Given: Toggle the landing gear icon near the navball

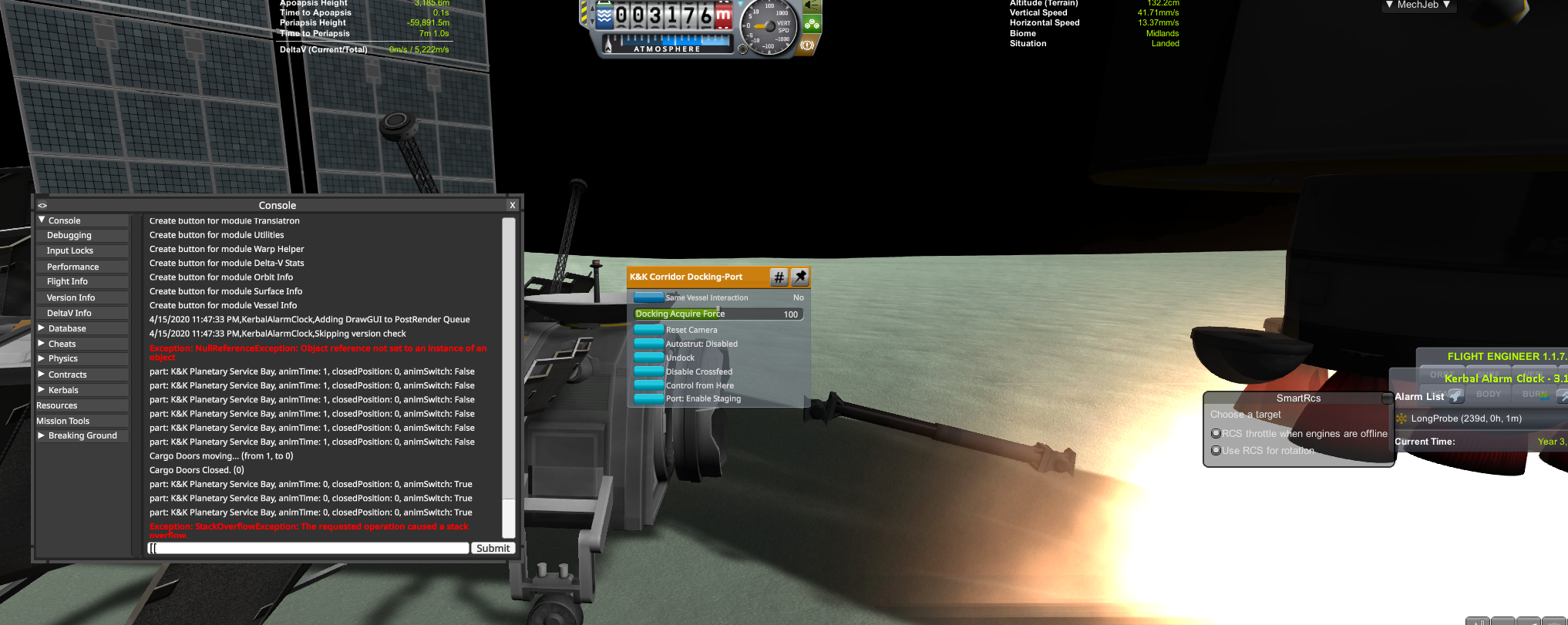Looking at the screenshot, I should coord(813,24).
